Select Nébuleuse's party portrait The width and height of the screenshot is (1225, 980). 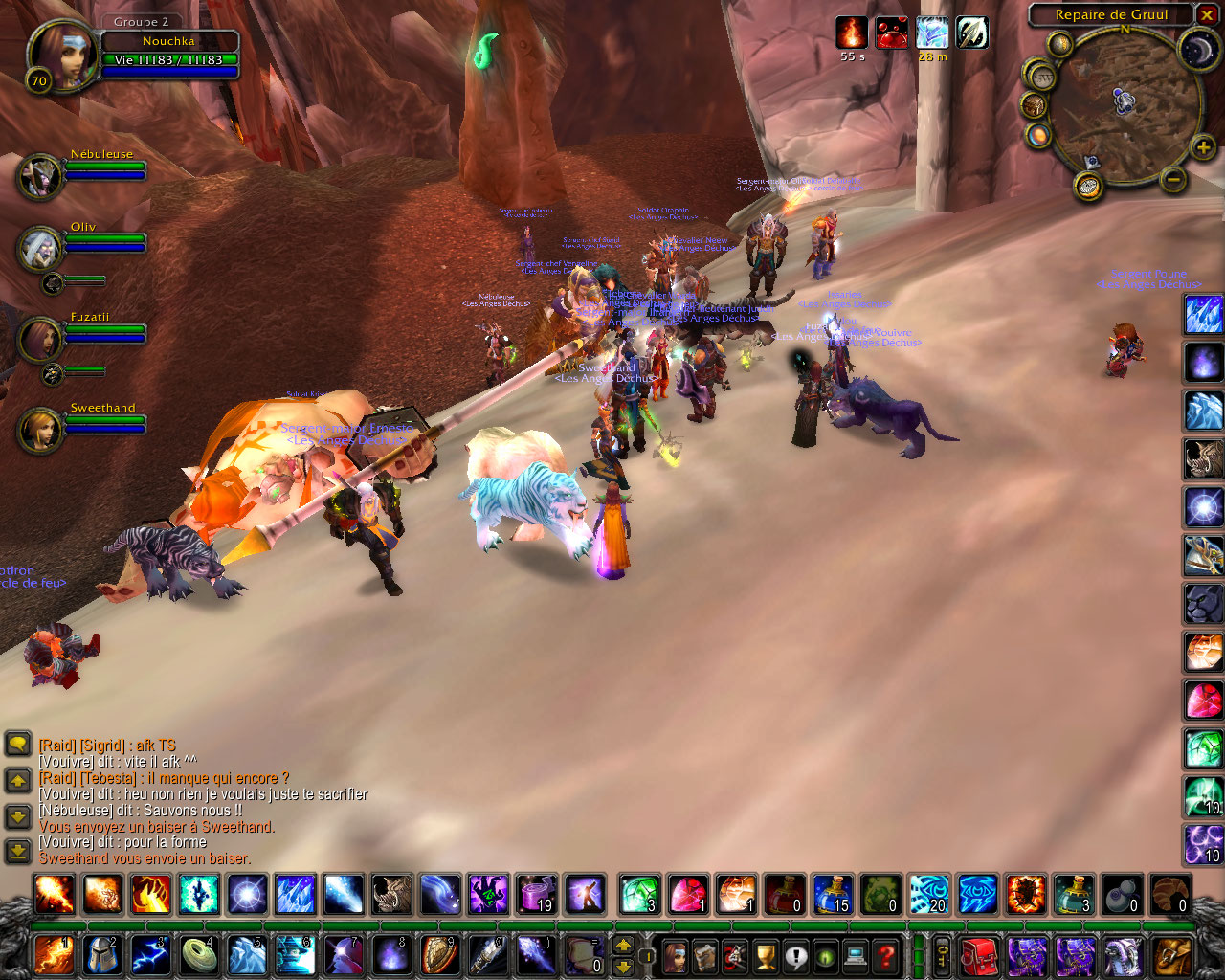(40, 177)
